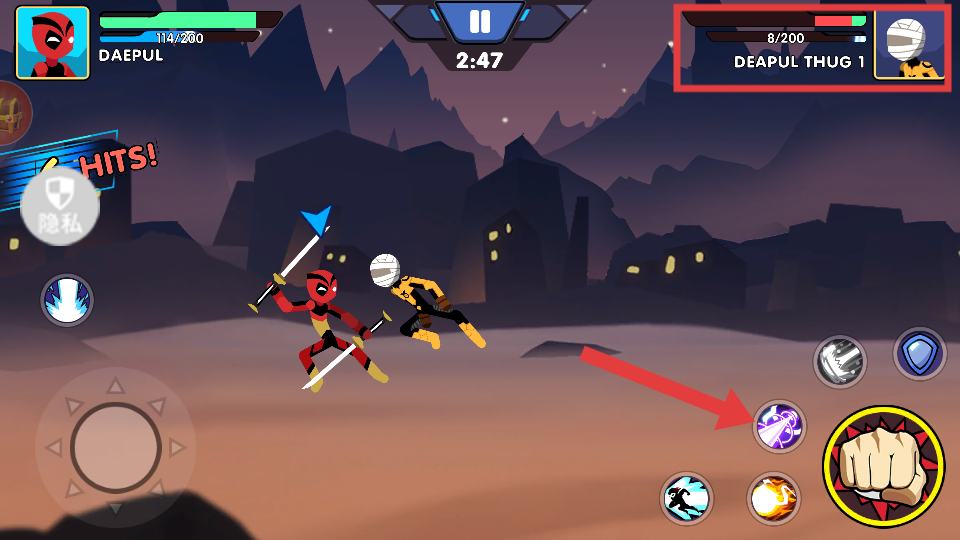Select the Deapul Thug 1 enemy portrait
This screenshot has height=540, width=960.
(908, 44)
